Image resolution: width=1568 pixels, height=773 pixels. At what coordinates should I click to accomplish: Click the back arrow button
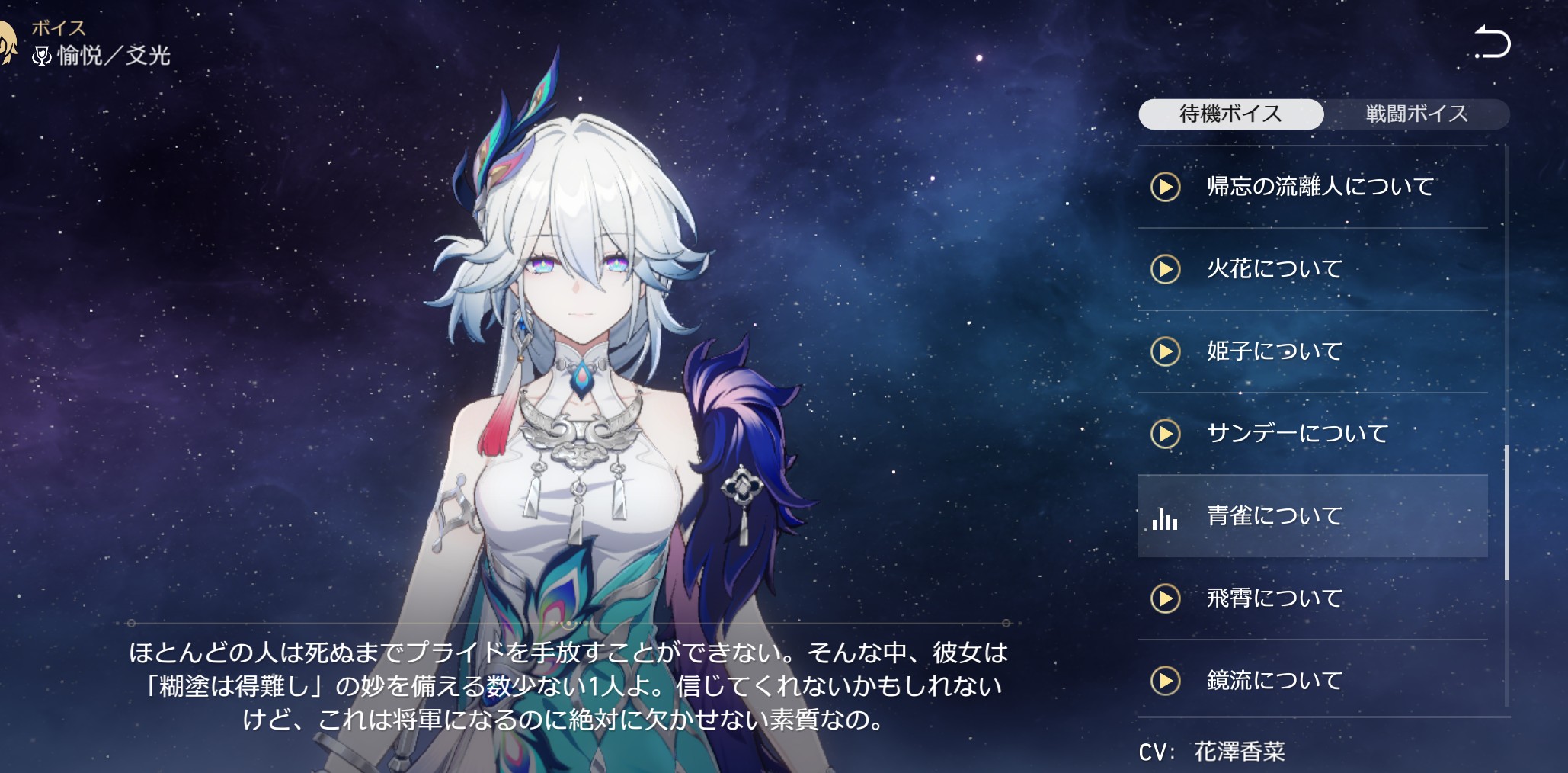pos(1492,42)
